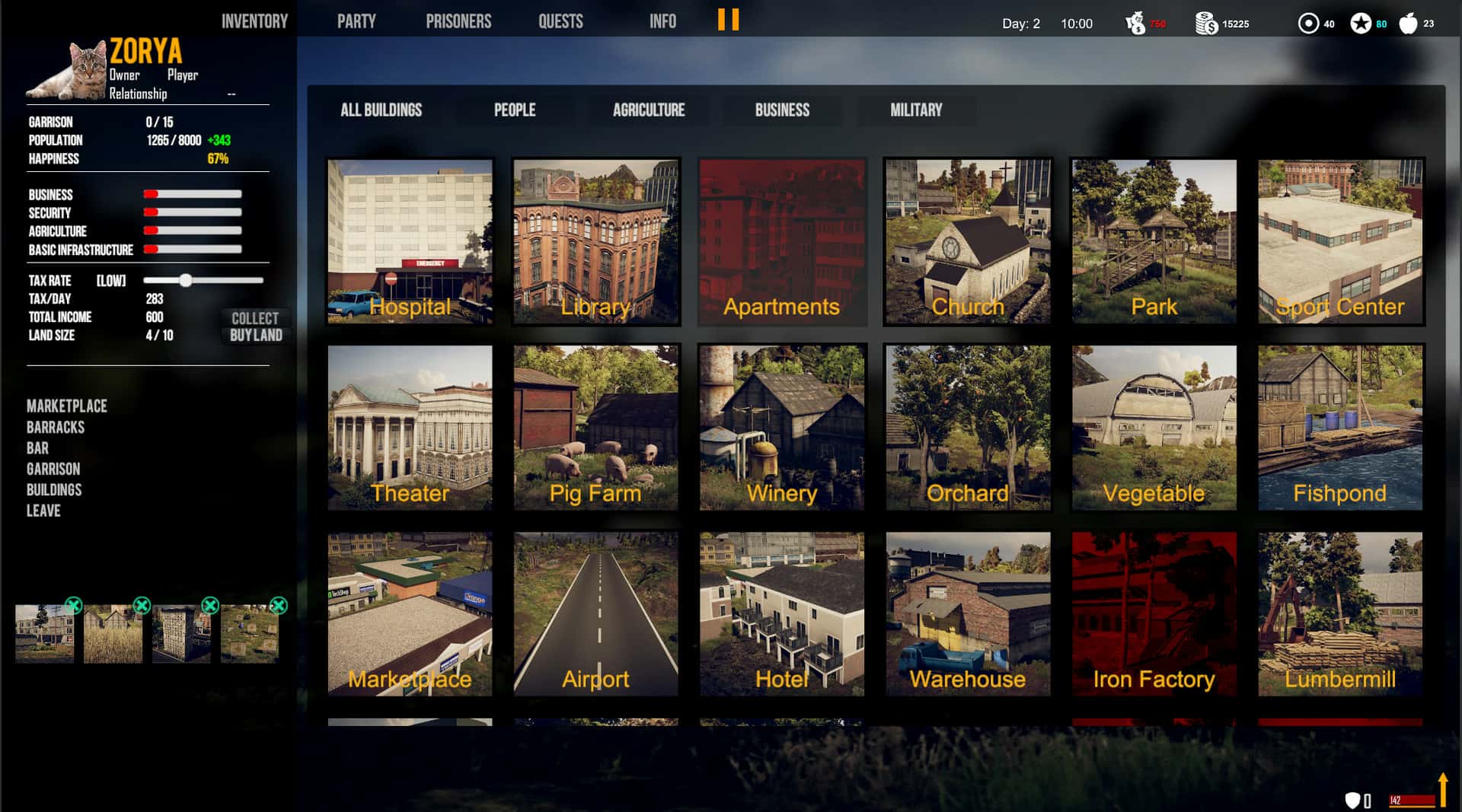Open the Iron Factory building tile
The height and width of the screenshot is (812, 1462).
point(1154,614)
